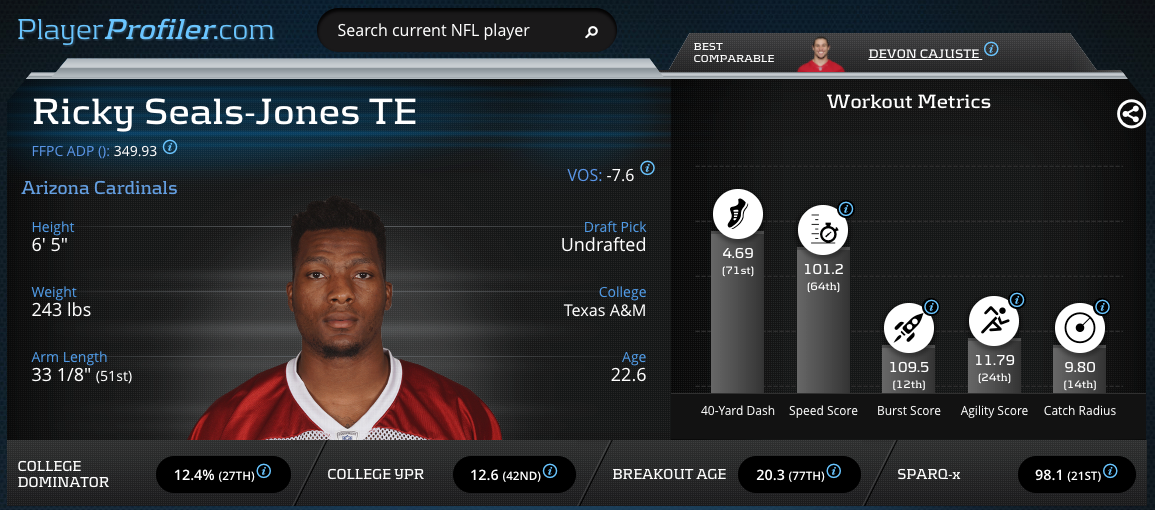
Task: Open the Arizona Cardinals team link
Action: click(99, 188)
